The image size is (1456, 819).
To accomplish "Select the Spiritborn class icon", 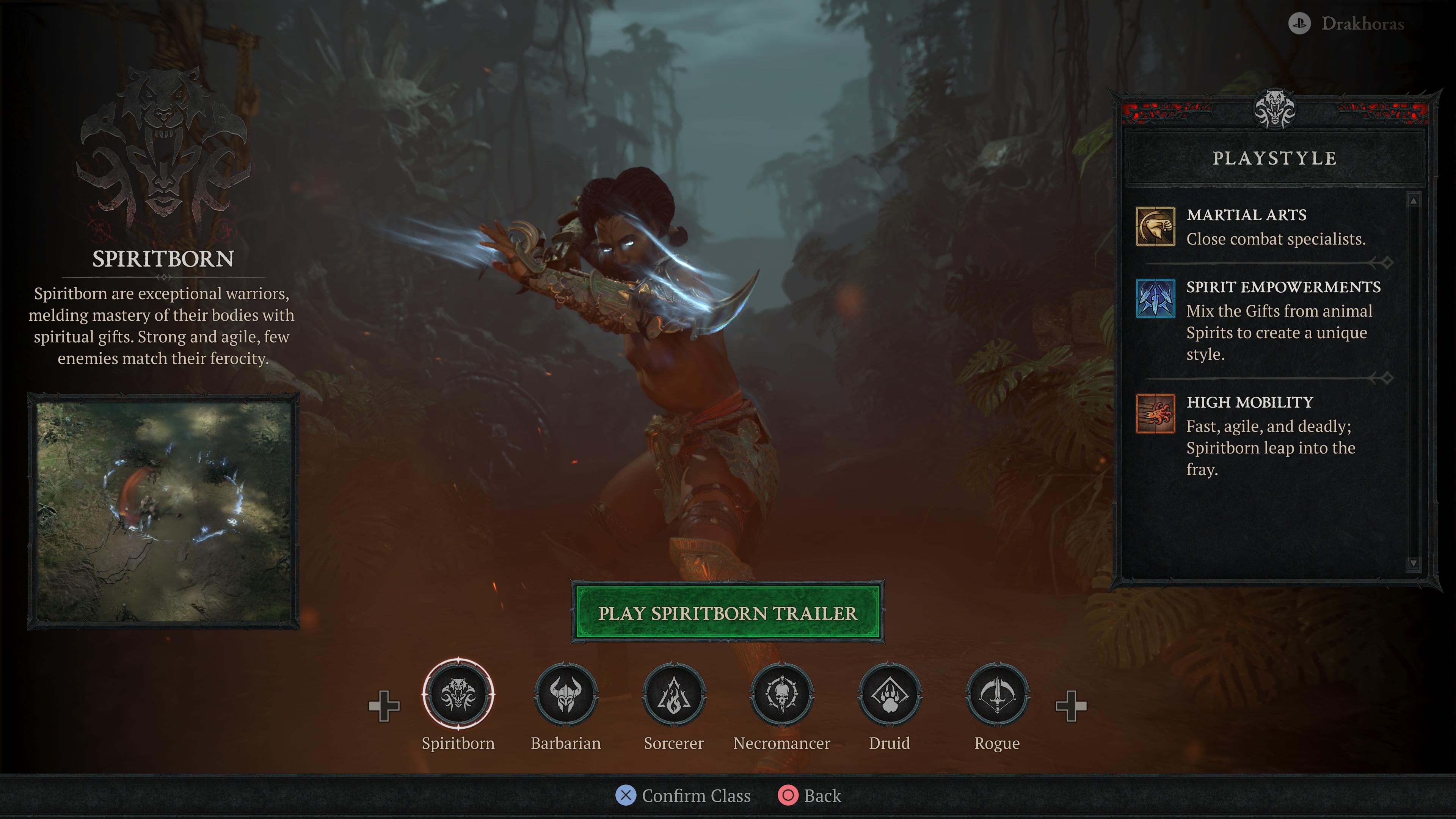I will pyautogui.click(x=458, y=695).
